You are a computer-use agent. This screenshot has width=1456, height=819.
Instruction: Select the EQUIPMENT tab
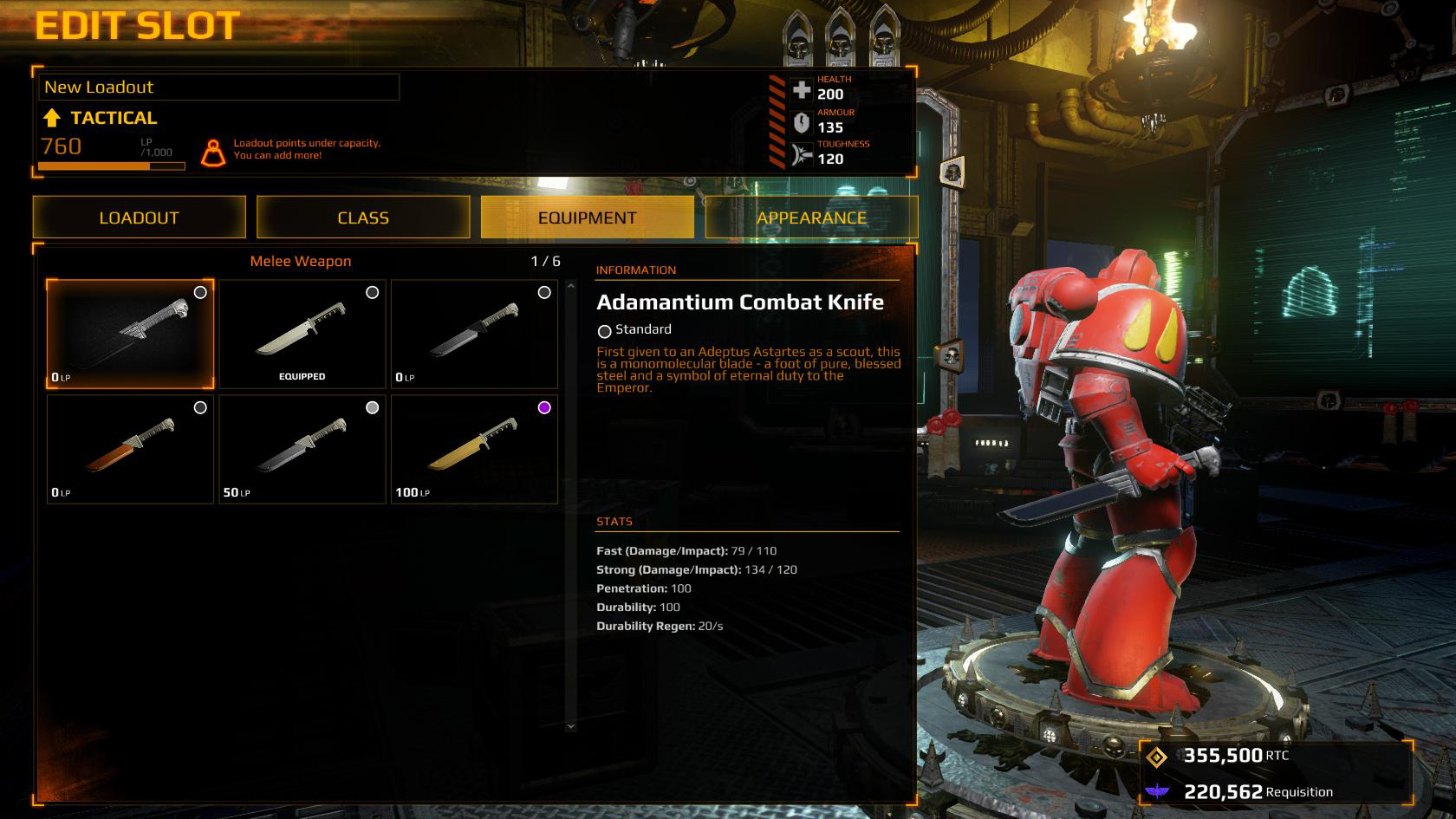click(x=587, y=218)
